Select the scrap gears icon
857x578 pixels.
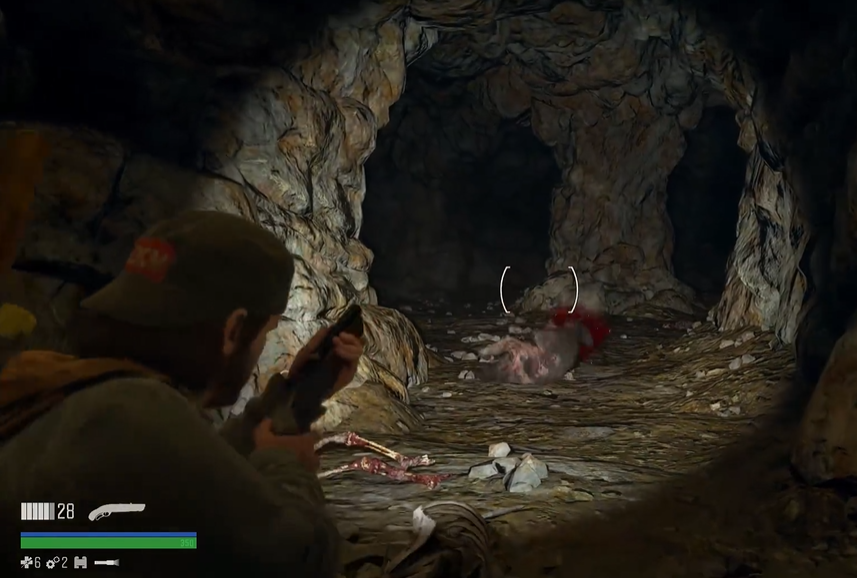(53, 563)
